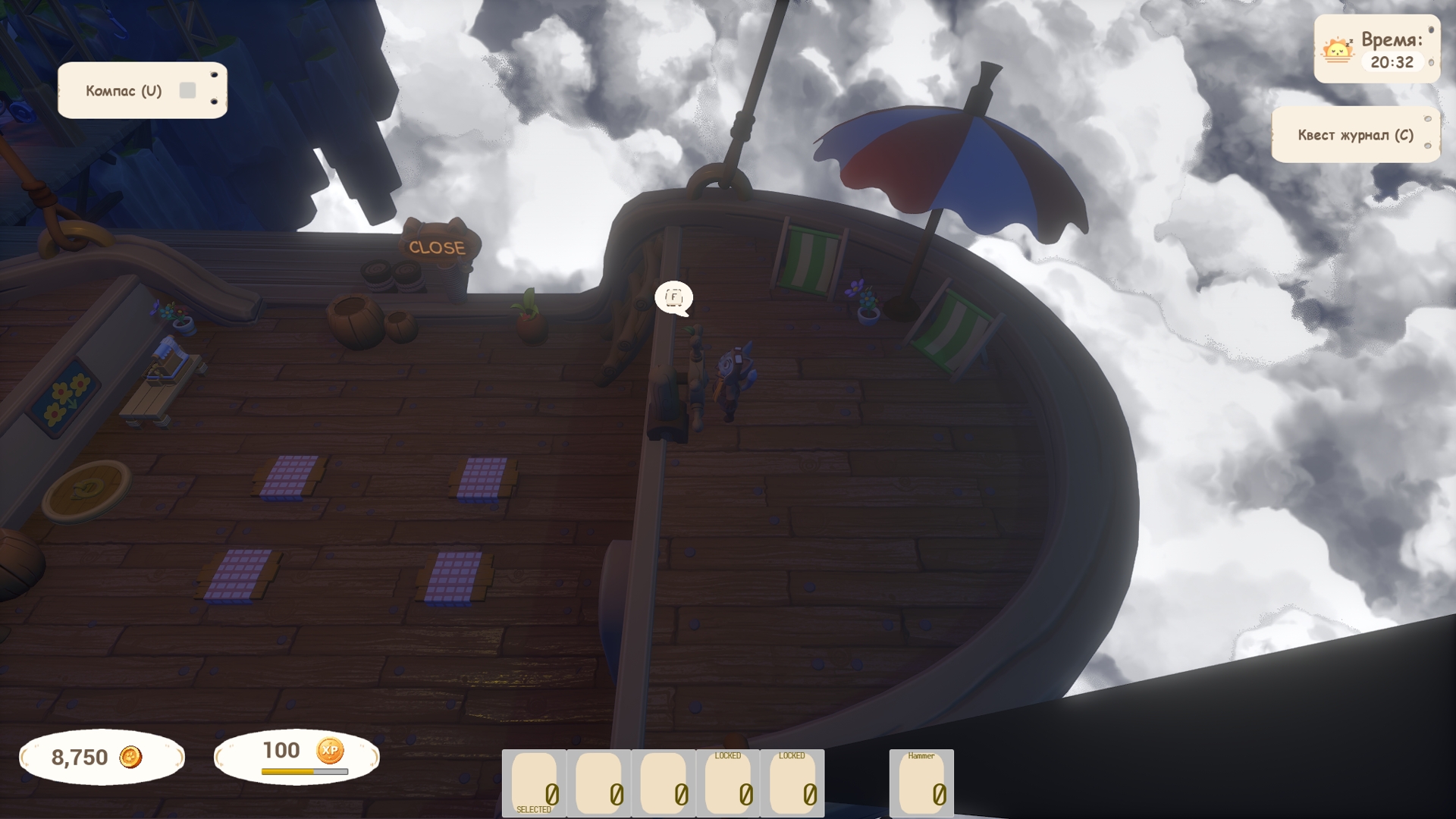Toggle the Компас checkbox
This screenshot has height=819, width=1456.
pyautogui.click(x=187, y=91)
